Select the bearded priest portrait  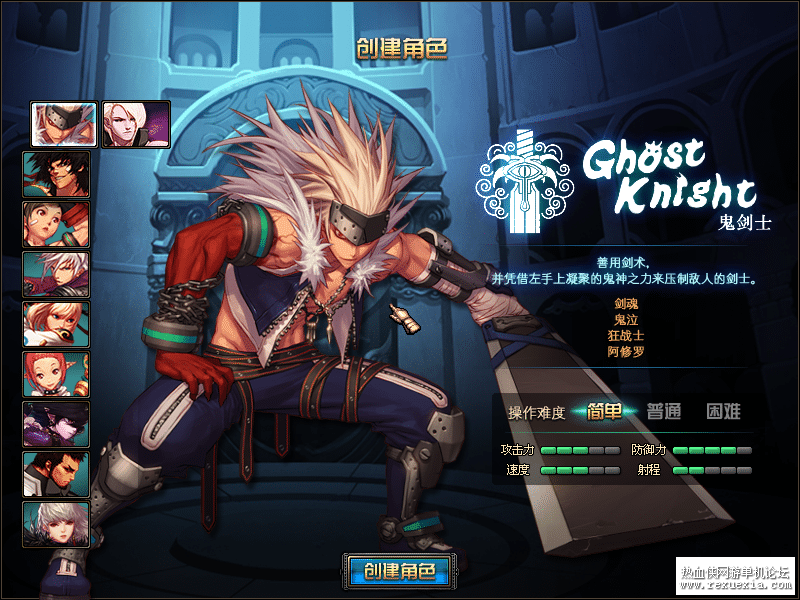point(57,473)
